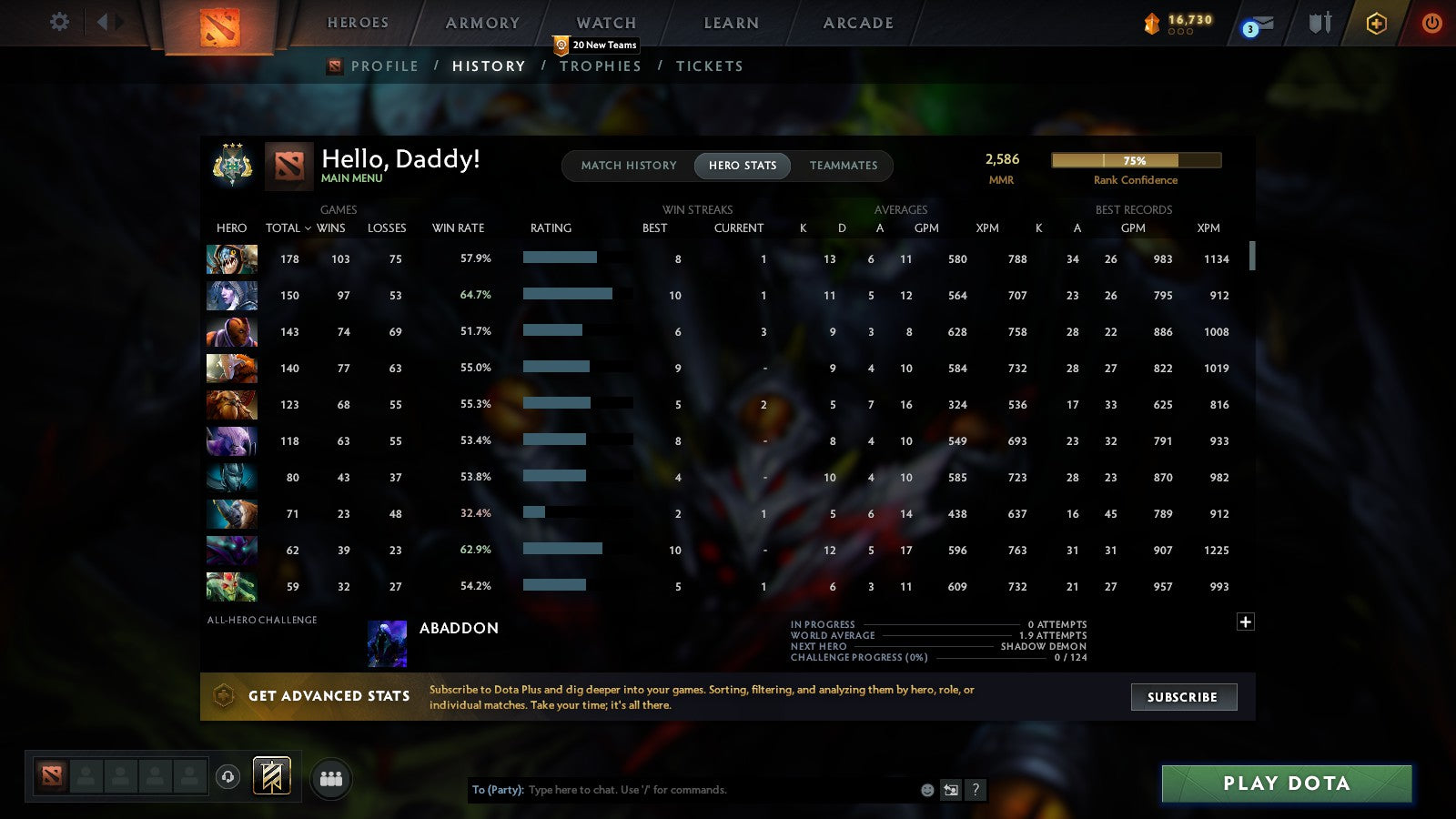Click the power/exit icon
The width and height of the screenshot is (1456, 819).
tap(1431, 25)
